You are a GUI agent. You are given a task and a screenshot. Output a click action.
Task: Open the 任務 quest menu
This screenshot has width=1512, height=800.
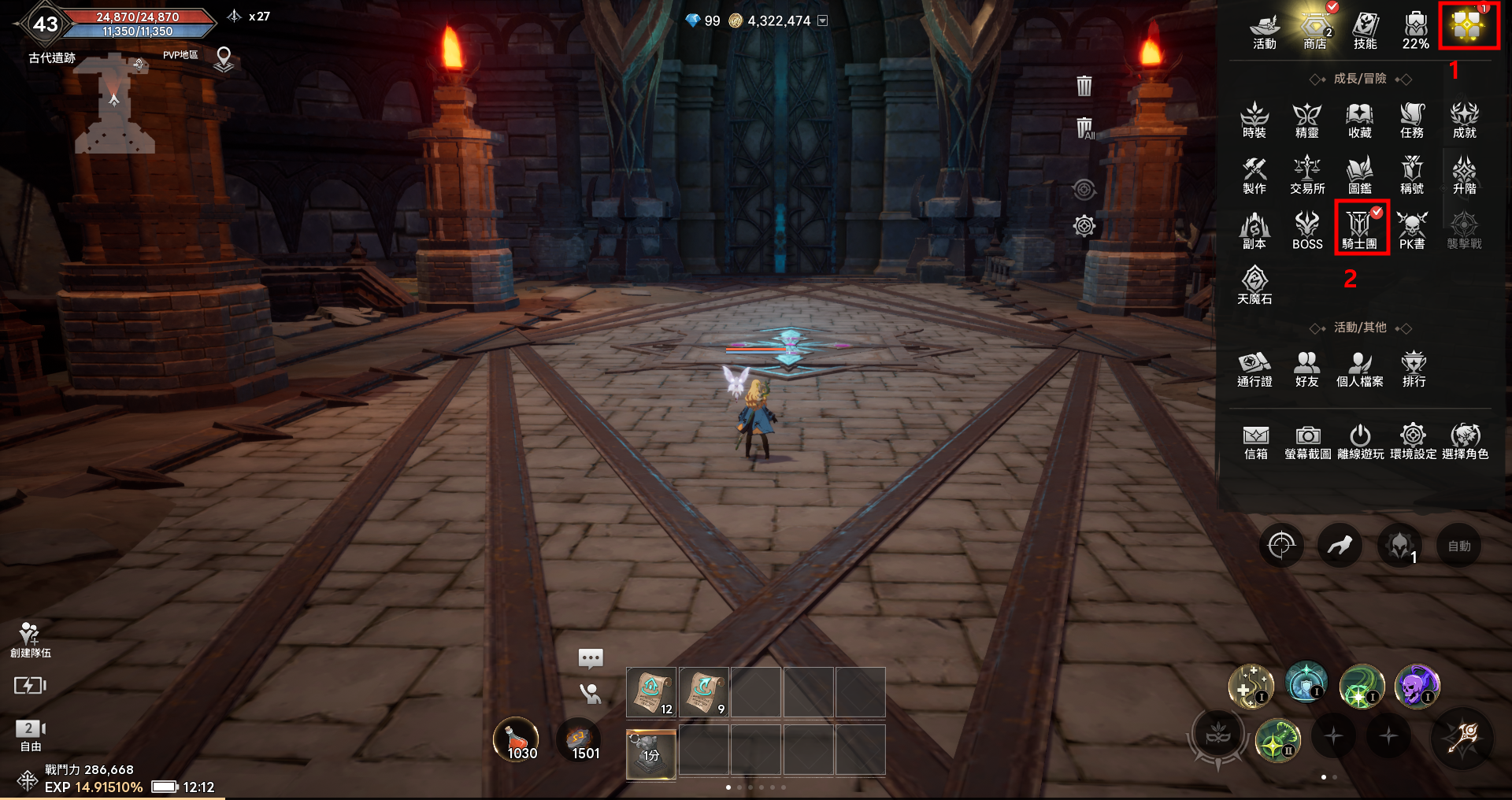pos(1412,120)
